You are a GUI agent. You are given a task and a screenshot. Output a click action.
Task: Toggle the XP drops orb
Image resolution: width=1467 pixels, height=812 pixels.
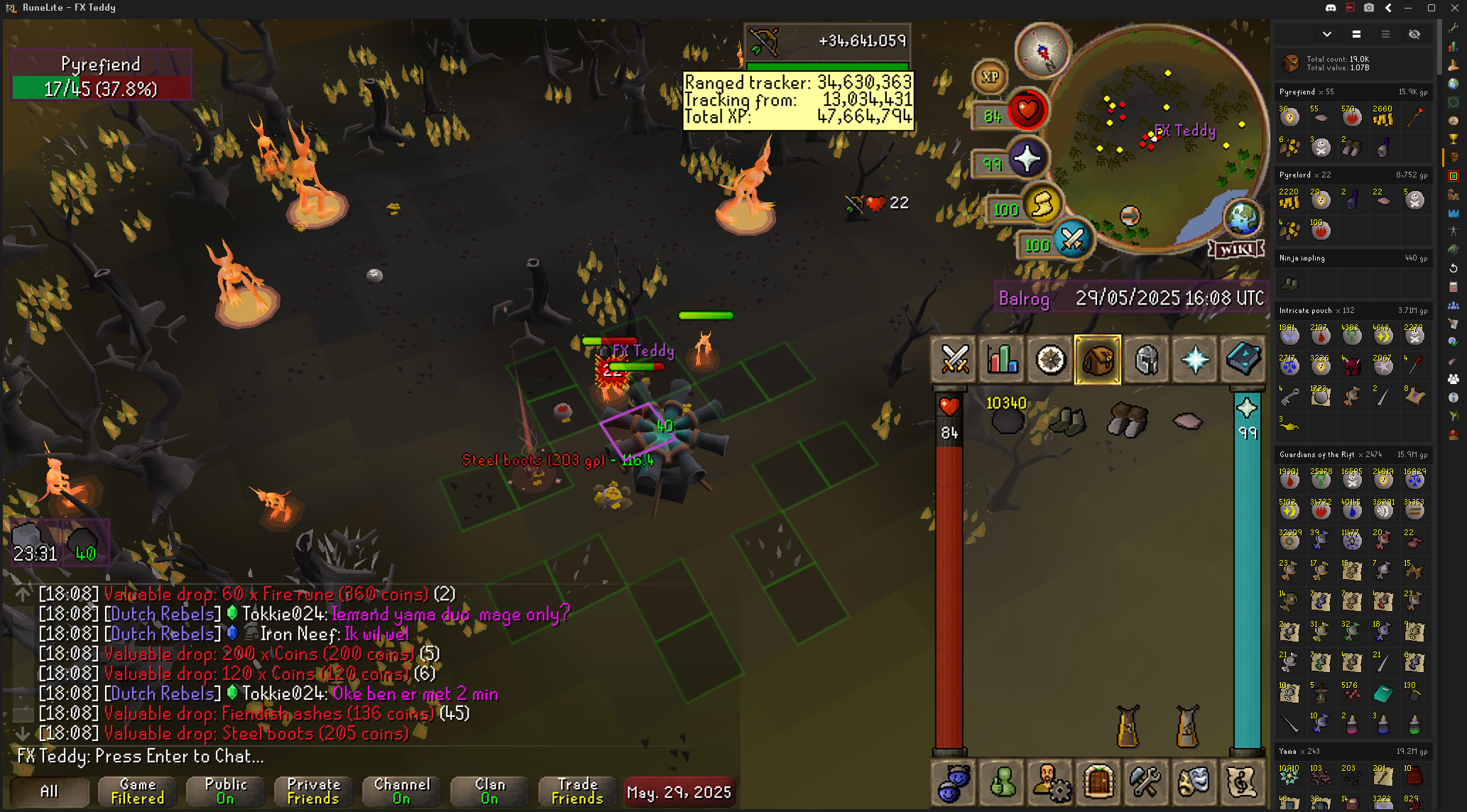pyautogui.click(x=990, y=77)
